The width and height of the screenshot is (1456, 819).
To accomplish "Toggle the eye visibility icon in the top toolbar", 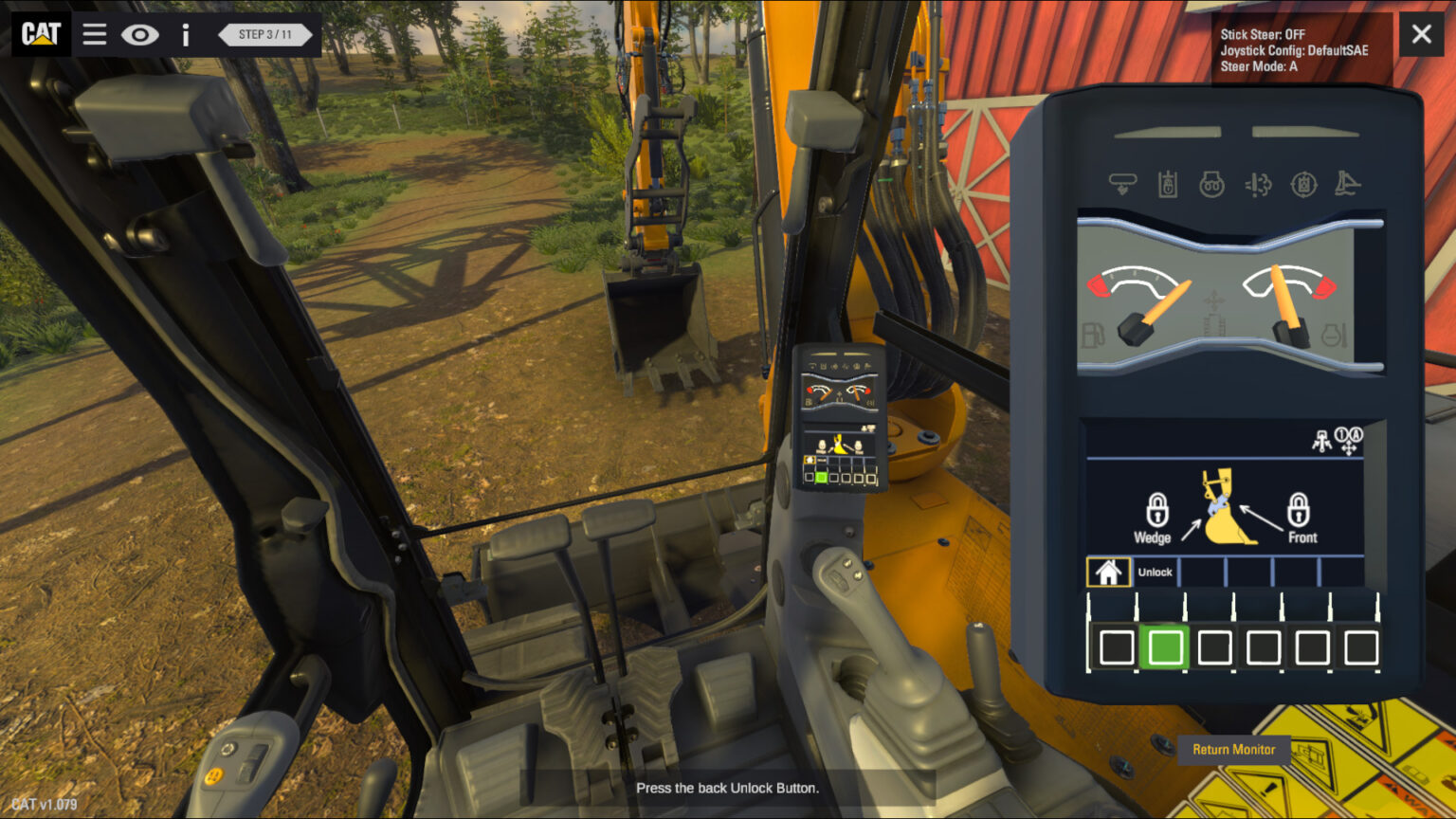I will pyautogui.click(x=140, y=34).
